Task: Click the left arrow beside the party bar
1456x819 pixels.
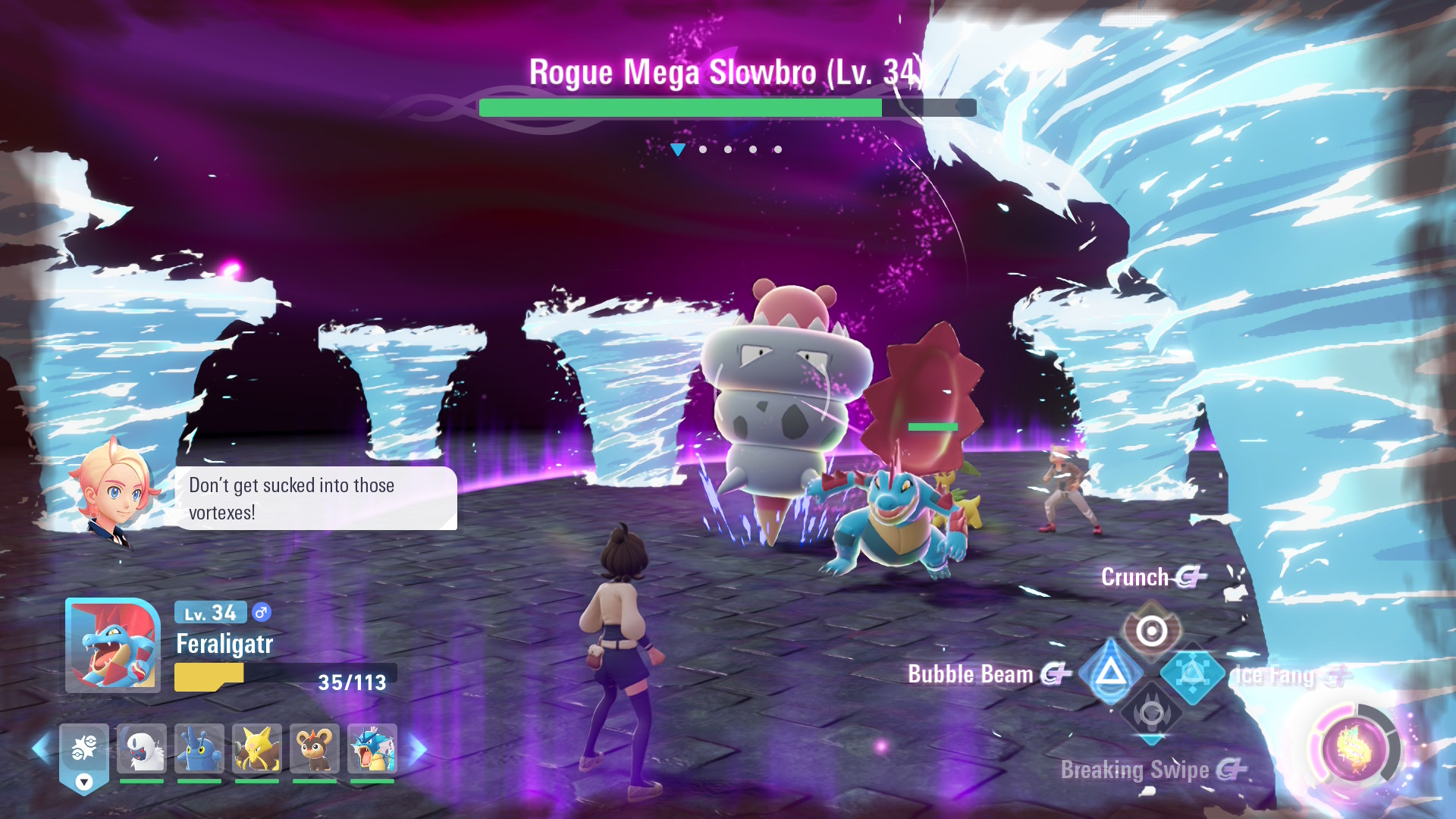Action: coord(41,748)
